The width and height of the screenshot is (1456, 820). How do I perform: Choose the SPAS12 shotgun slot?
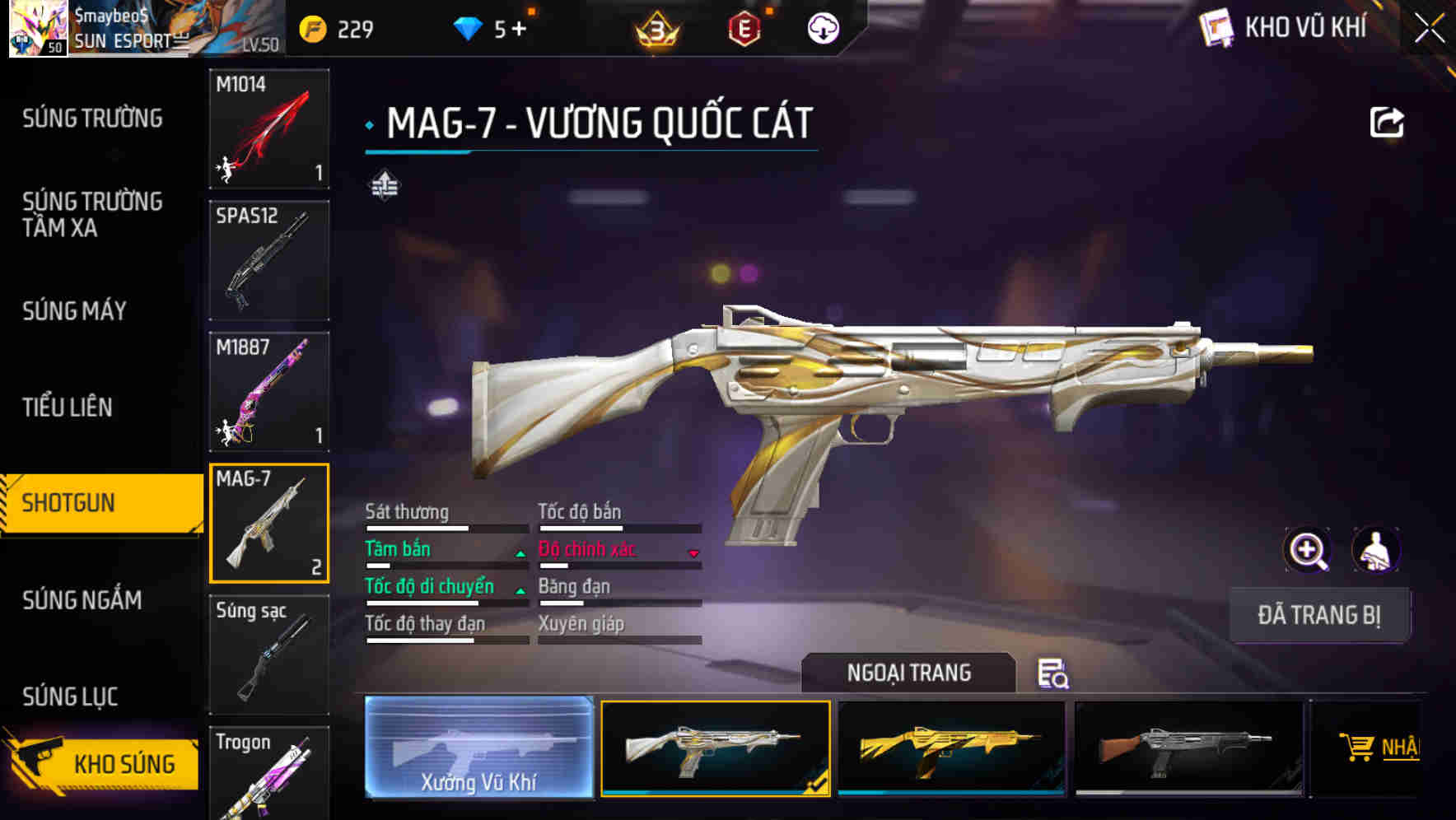[269, 260]
